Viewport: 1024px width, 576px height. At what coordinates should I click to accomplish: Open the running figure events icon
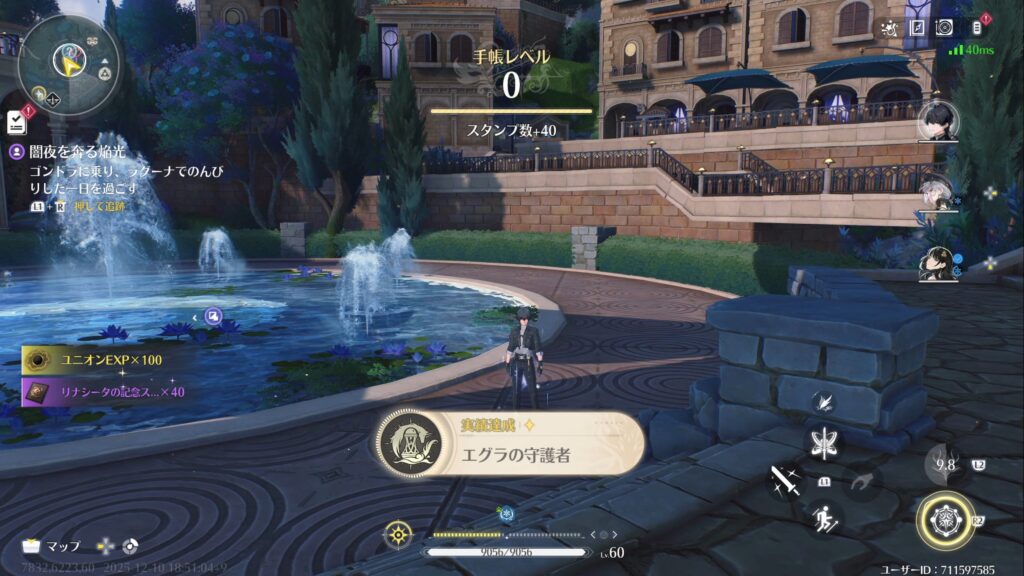tap(889, 28)
